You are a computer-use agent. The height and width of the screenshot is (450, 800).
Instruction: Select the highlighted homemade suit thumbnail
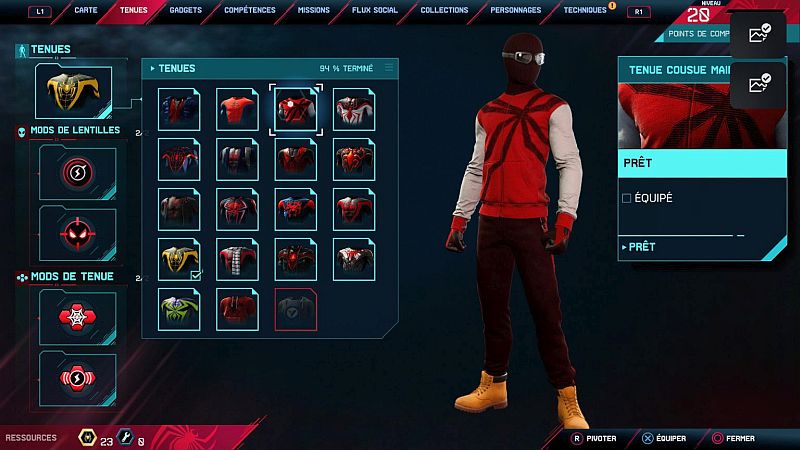click(x=296, y=109)
